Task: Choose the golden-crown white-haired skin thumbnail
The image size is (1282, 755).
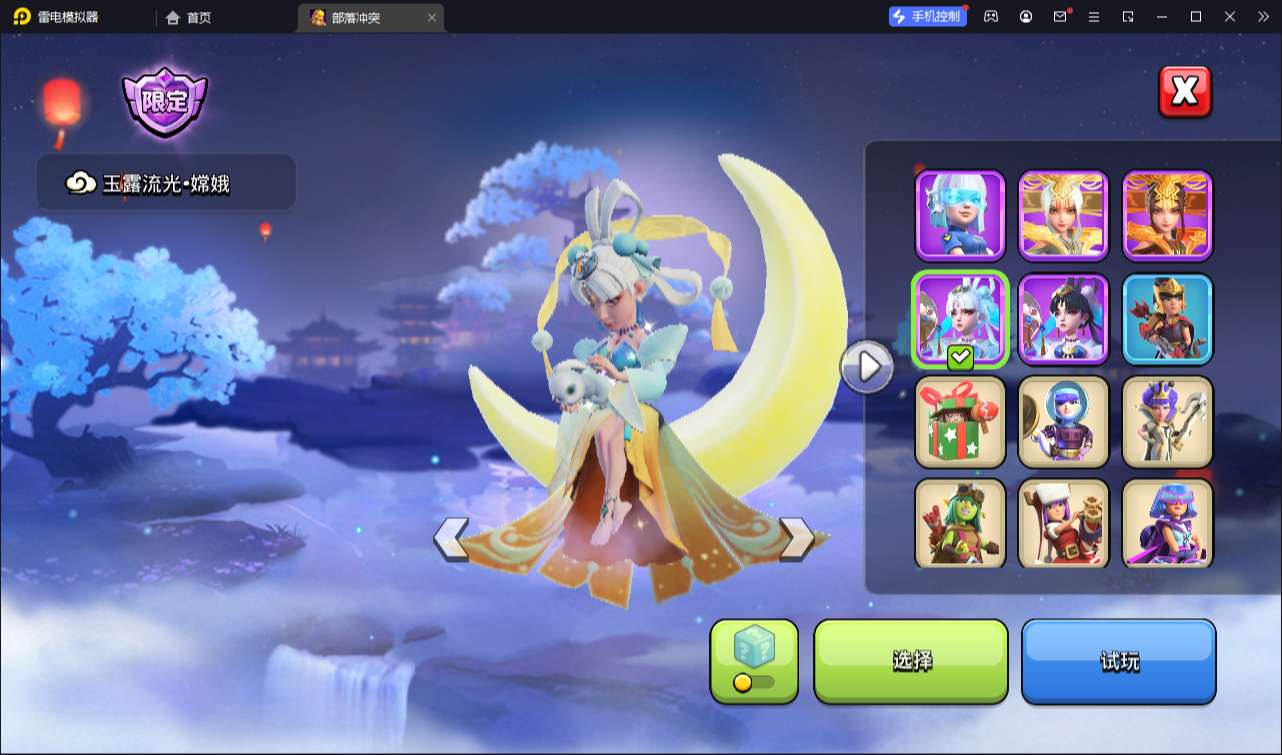Action: [1064, 215]
